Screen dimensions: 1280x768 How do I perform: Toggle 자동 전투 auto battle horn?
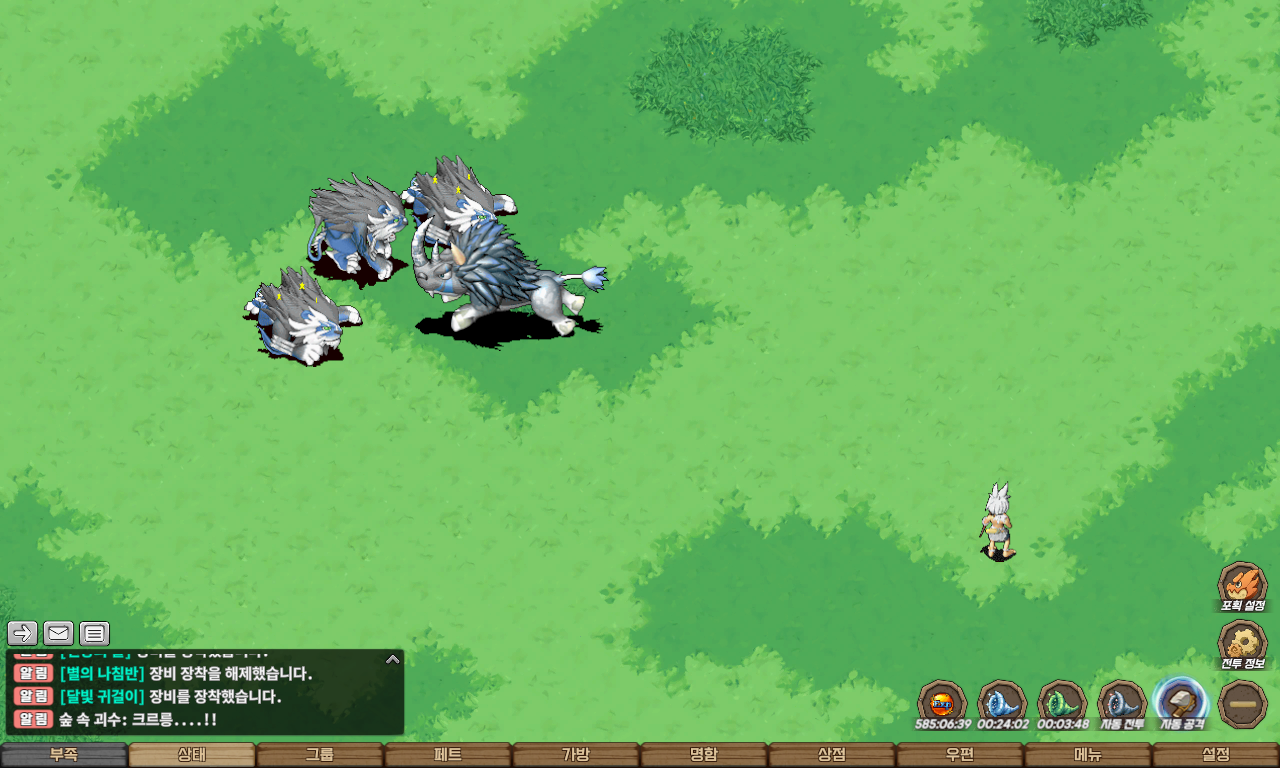coord(1121,702)
